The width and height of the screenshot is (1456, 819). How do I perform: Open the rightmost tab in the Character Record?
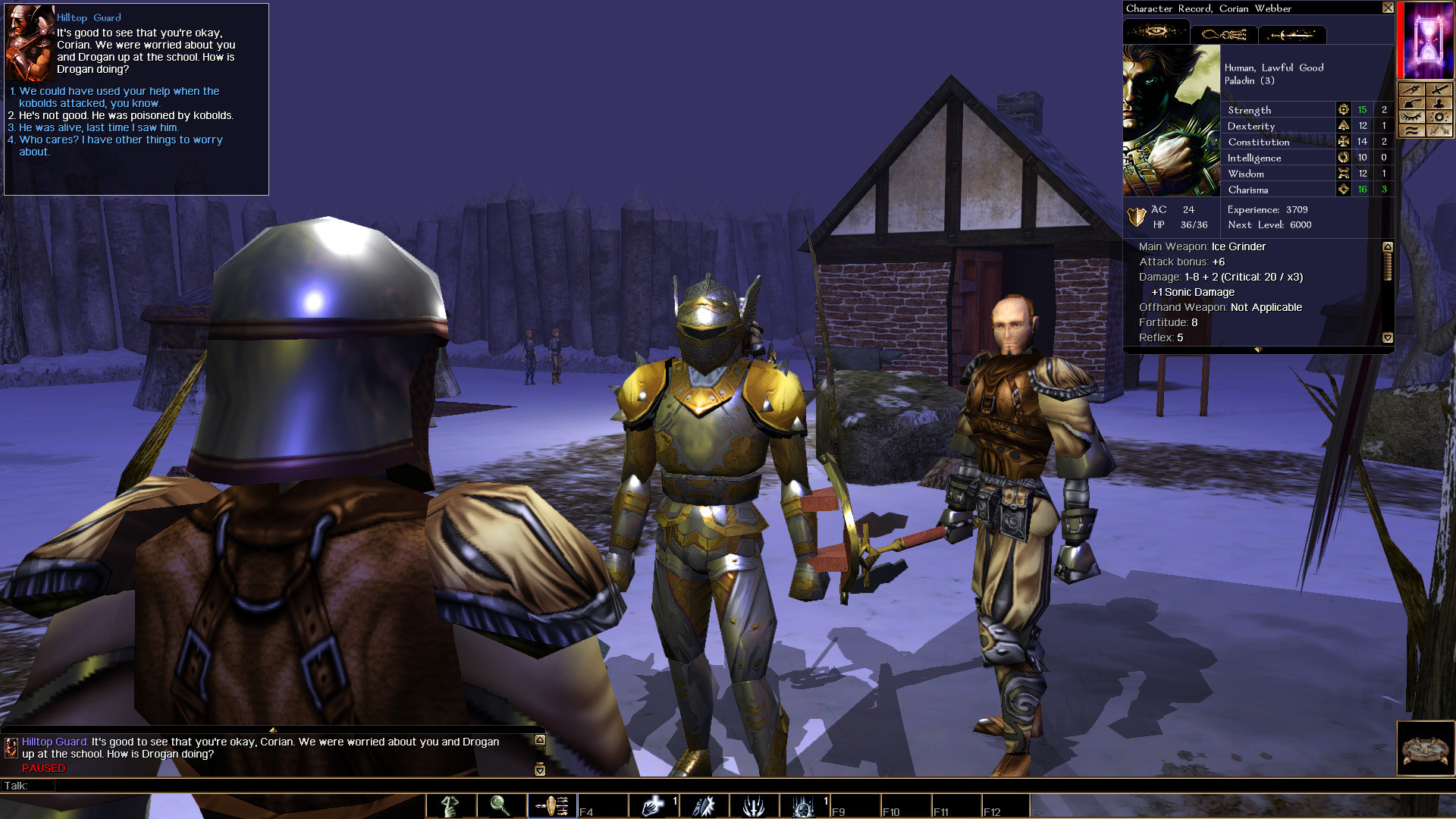(x=1292, y=33)
